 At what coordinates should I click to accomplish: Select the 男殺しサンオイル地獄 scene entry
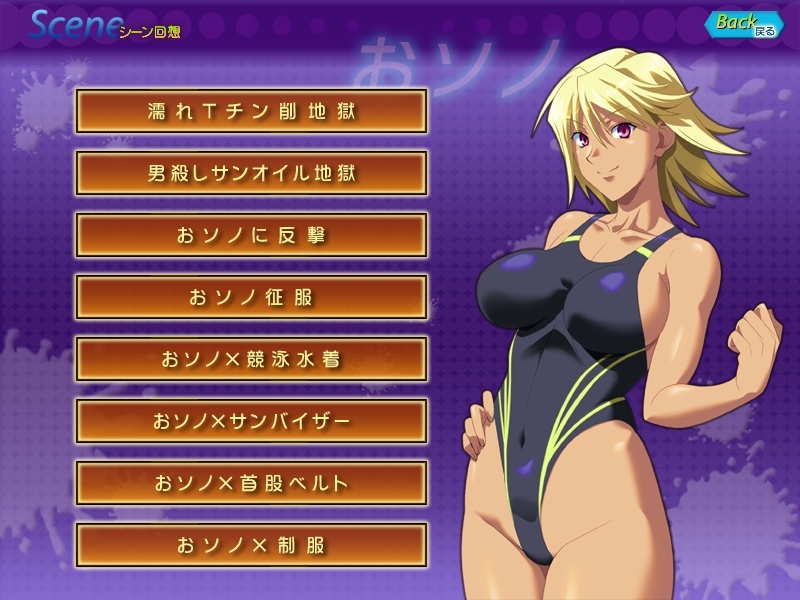point(251,172)
